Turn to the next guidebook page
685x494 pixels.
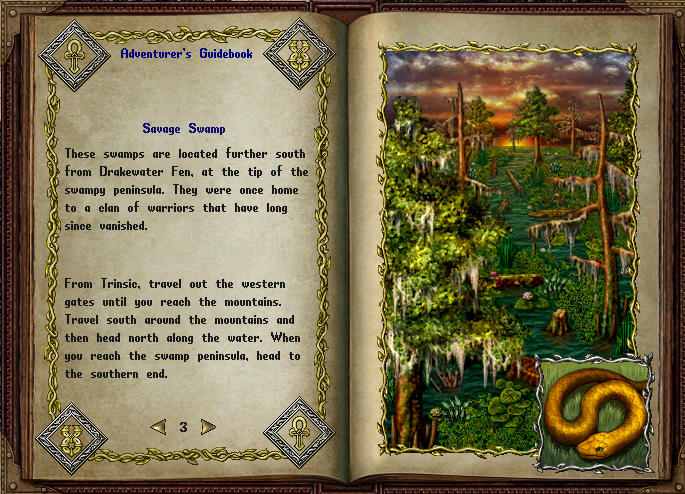click(208, 427)
